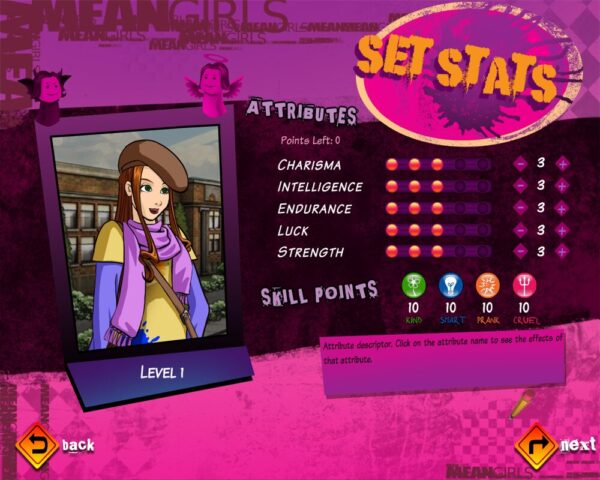Click the Strength attribute name
The width and height of the screenshot is (600, 480).
[310, 253]
